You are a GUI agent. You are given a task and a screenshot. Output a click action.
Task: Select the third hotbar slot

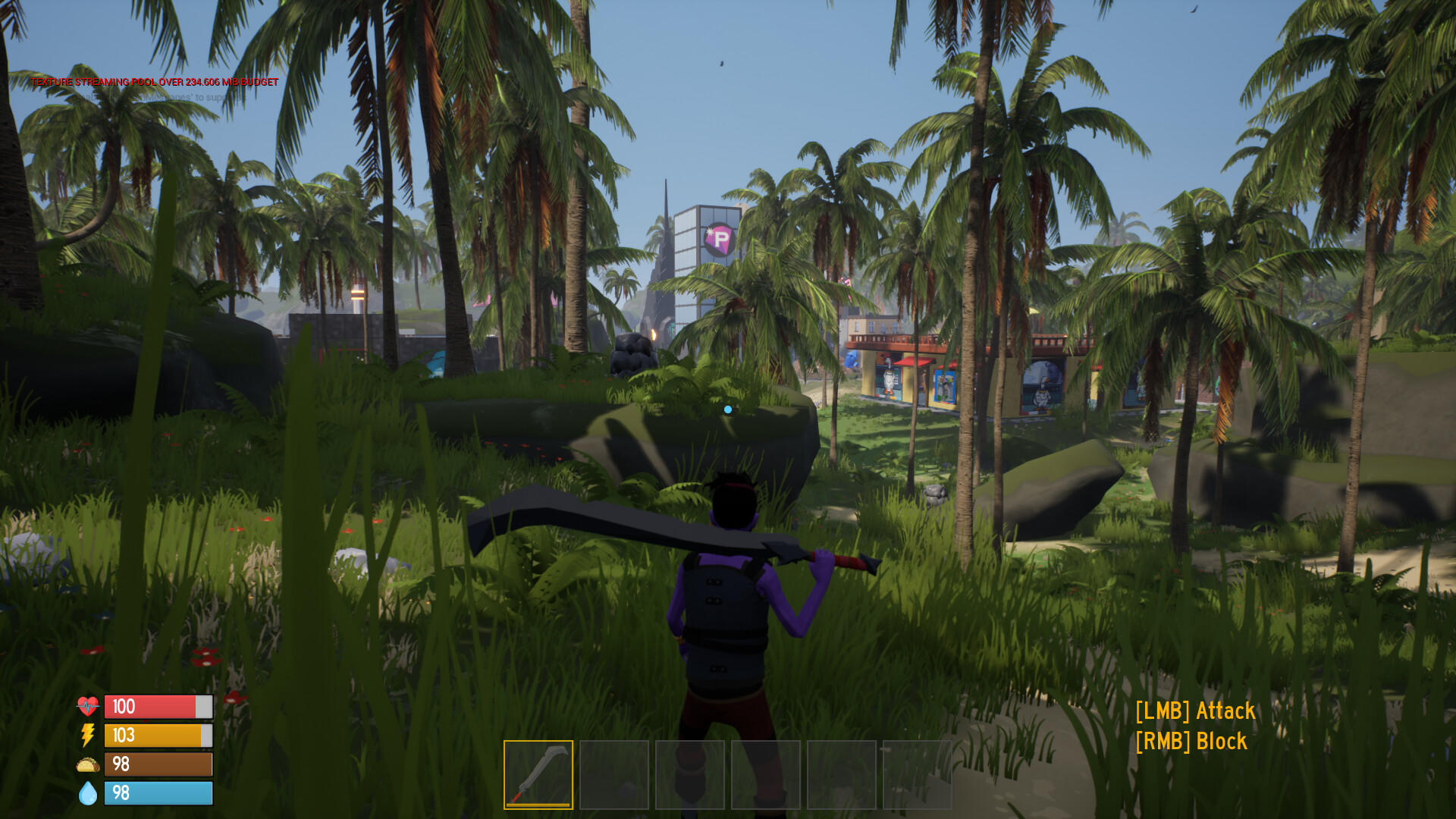tap(689, 775)
